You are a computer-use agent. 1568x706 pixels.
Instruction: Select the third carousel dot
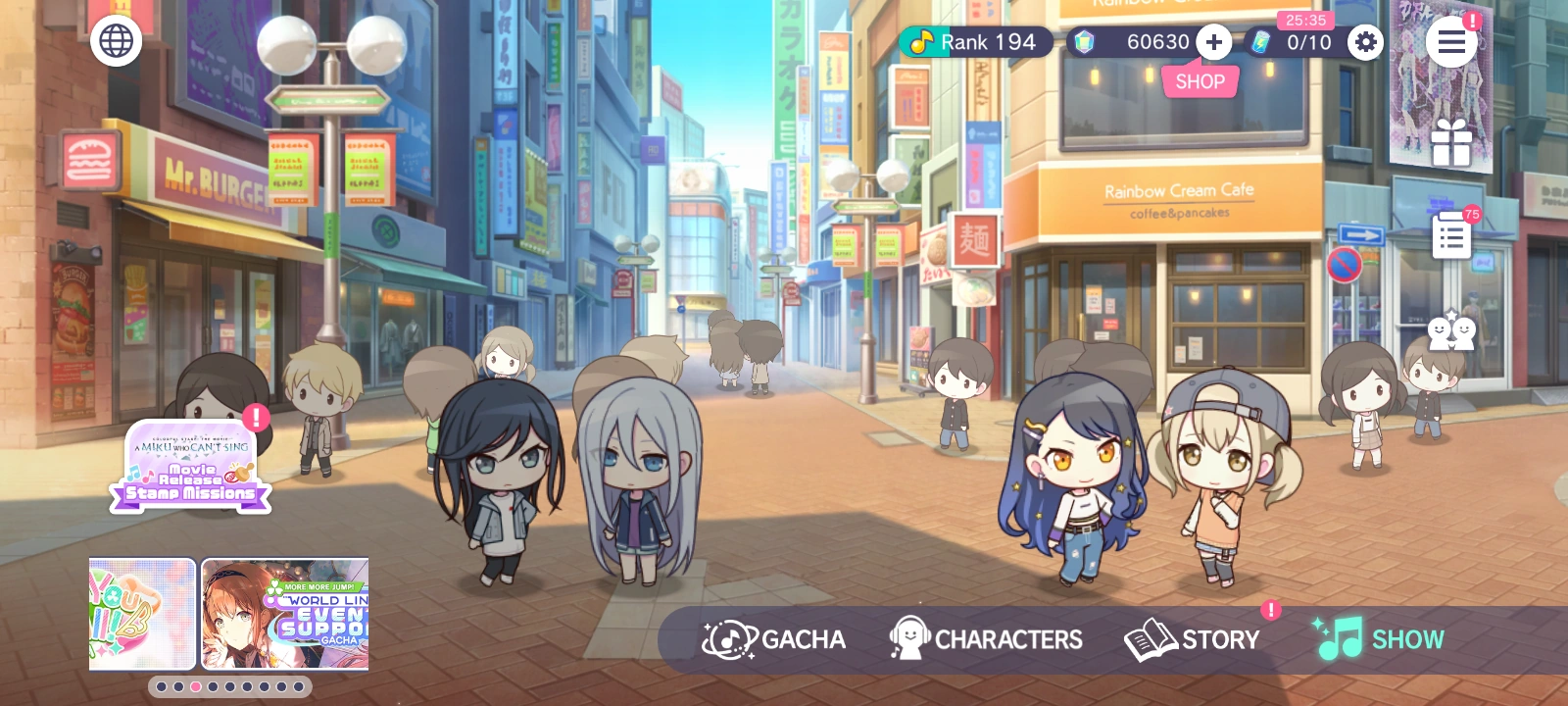point(194,686)
